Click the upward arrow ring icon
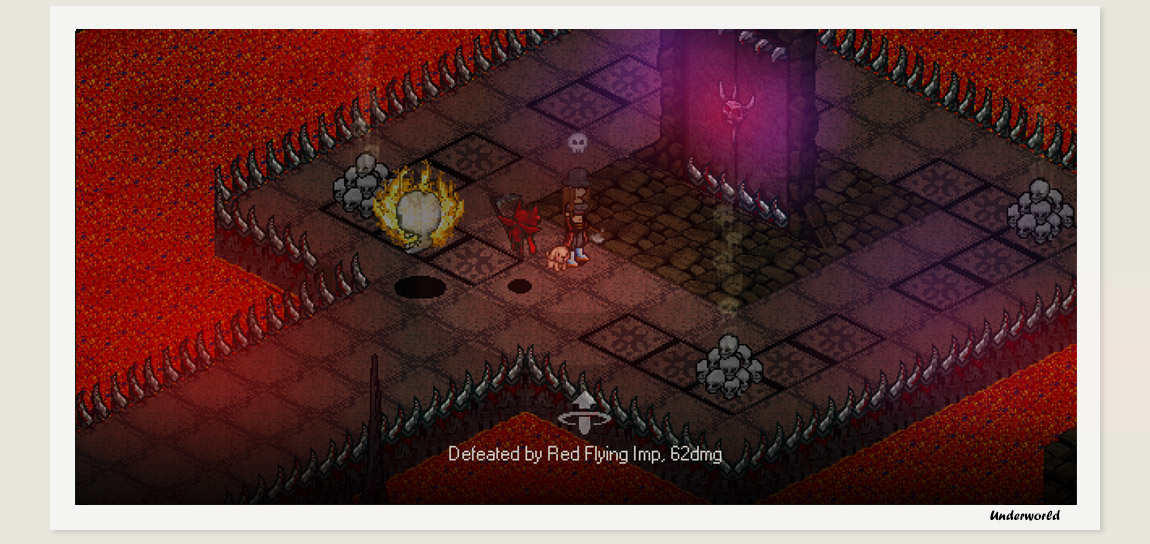The image size is (1150, 544). point(585,412)
